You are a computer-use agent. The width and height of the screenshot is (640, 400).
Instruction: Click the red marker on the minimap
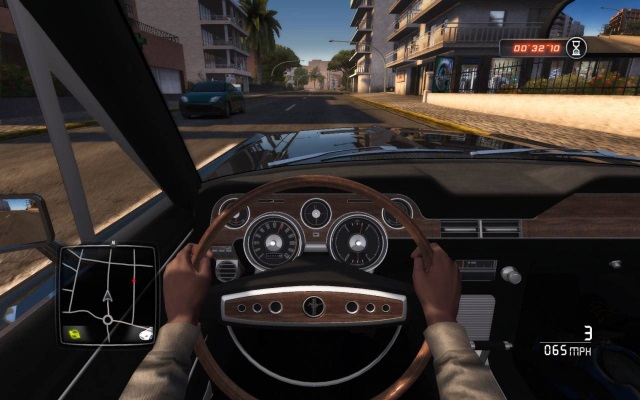pos(133,281)
